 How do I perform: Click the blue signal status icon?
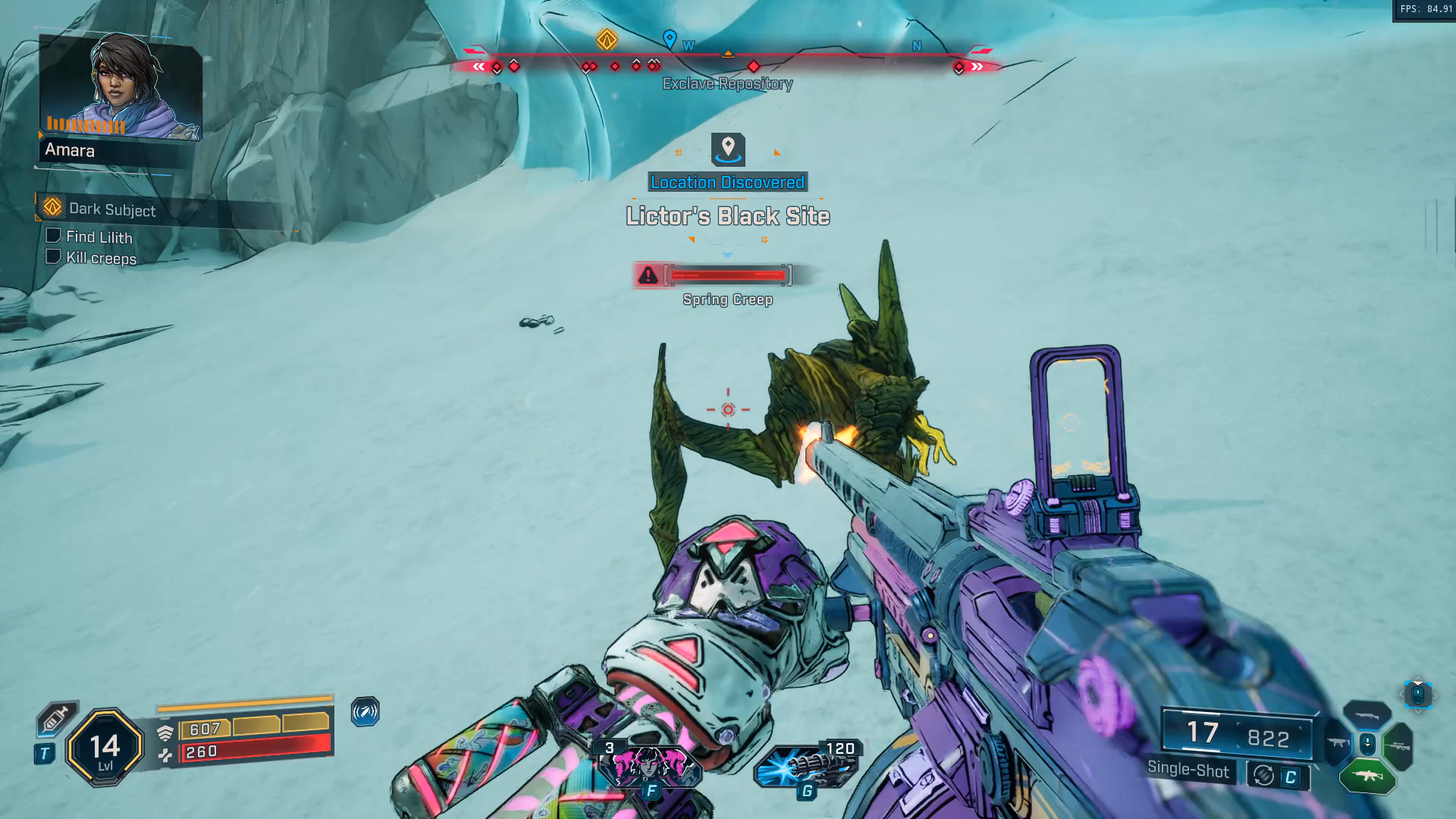(x=365, y=712)
